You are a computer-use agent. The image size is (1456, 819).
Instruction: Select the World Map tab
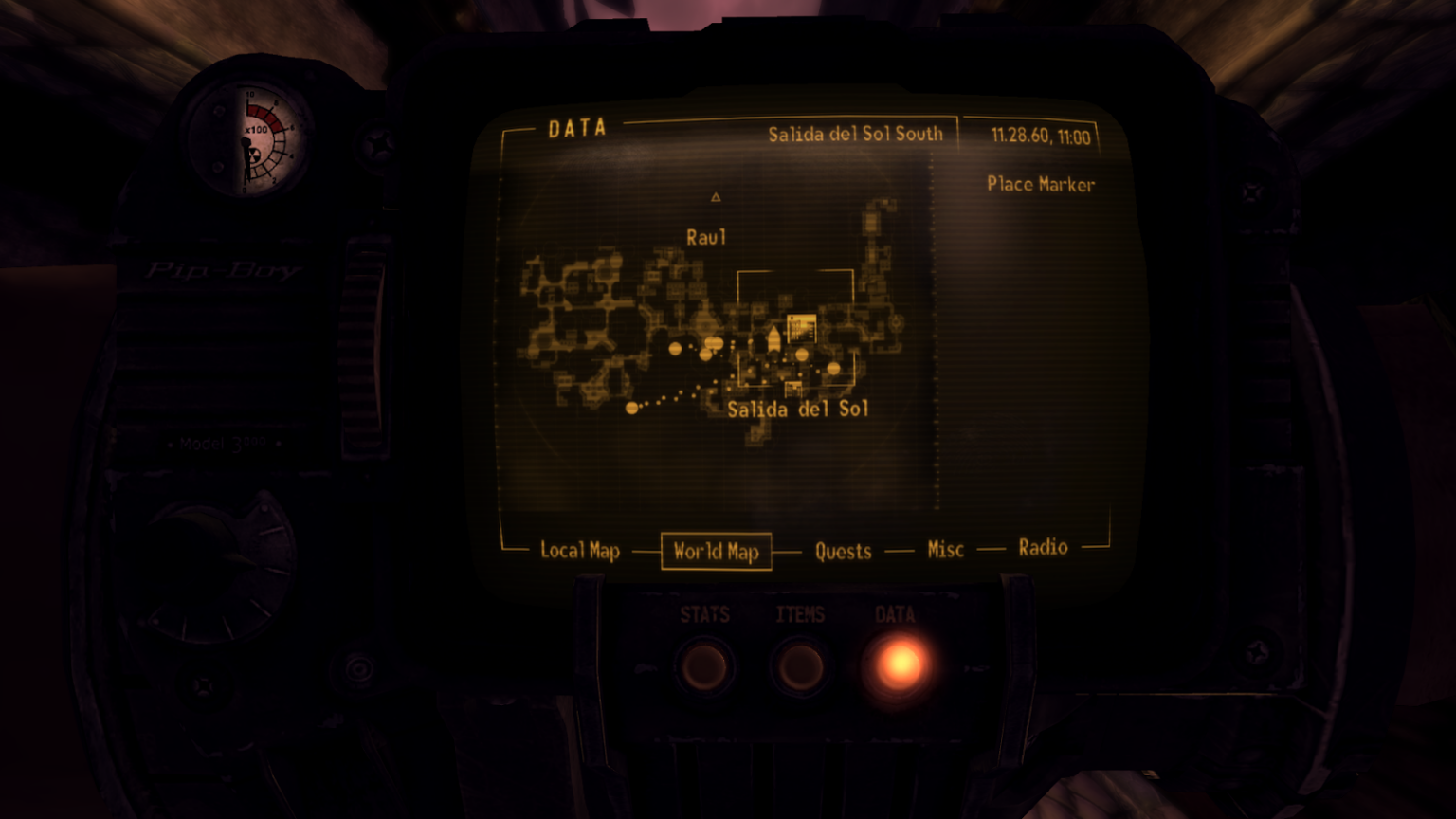pyautogui.click(x=716, y=551)
